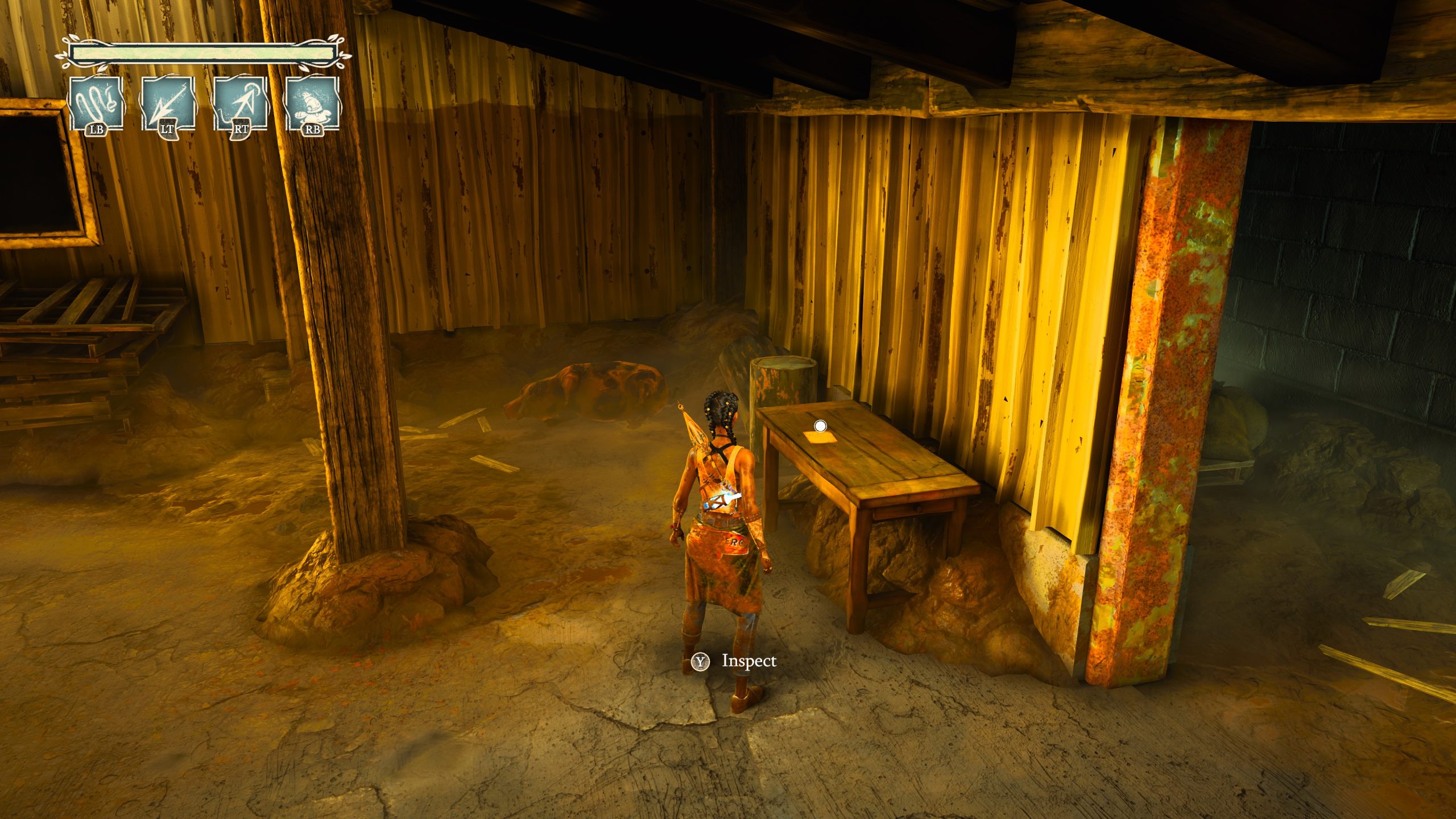
Task: Select the jagged downward arrow ability
Action: [168, 105]
